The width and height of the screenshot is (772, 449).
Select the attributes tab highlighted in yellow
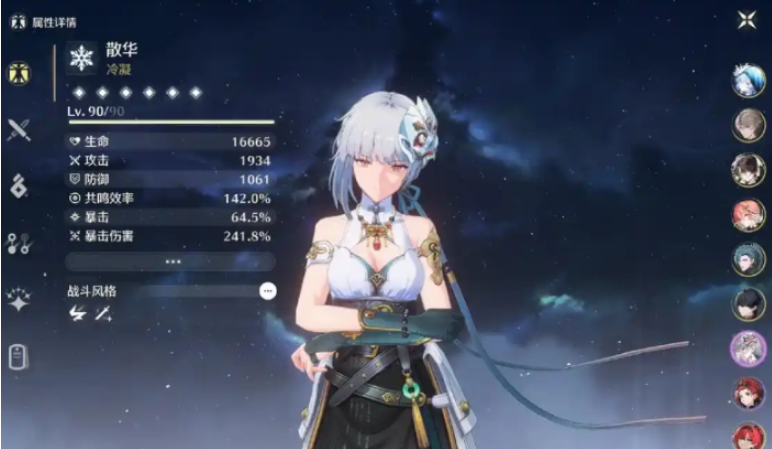tap(17, 73)
